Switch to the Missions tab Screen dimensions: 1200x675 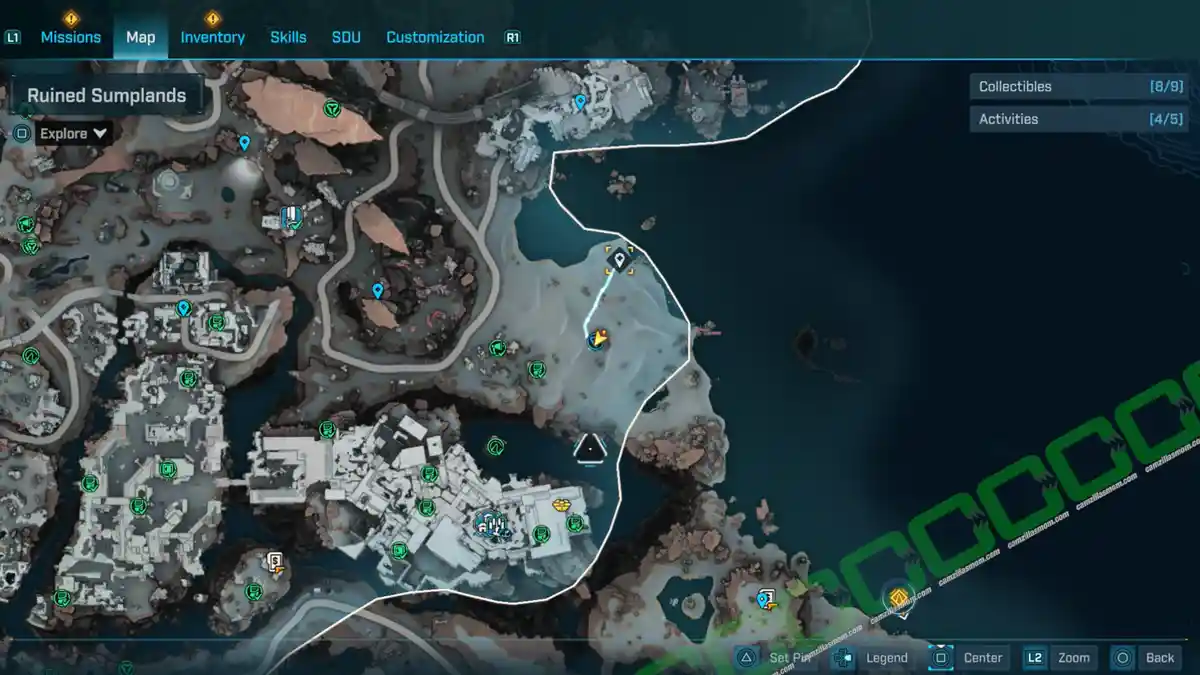pyautogui.click(x=70, y=37)
